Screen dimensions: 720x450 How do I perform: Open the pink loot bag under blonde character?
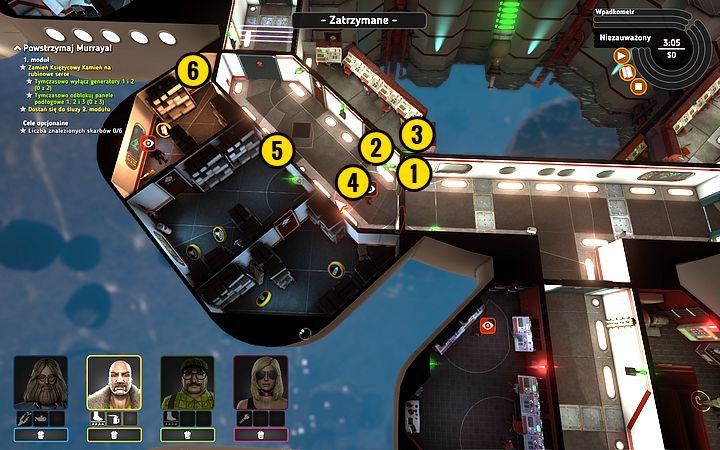point(260,435)
